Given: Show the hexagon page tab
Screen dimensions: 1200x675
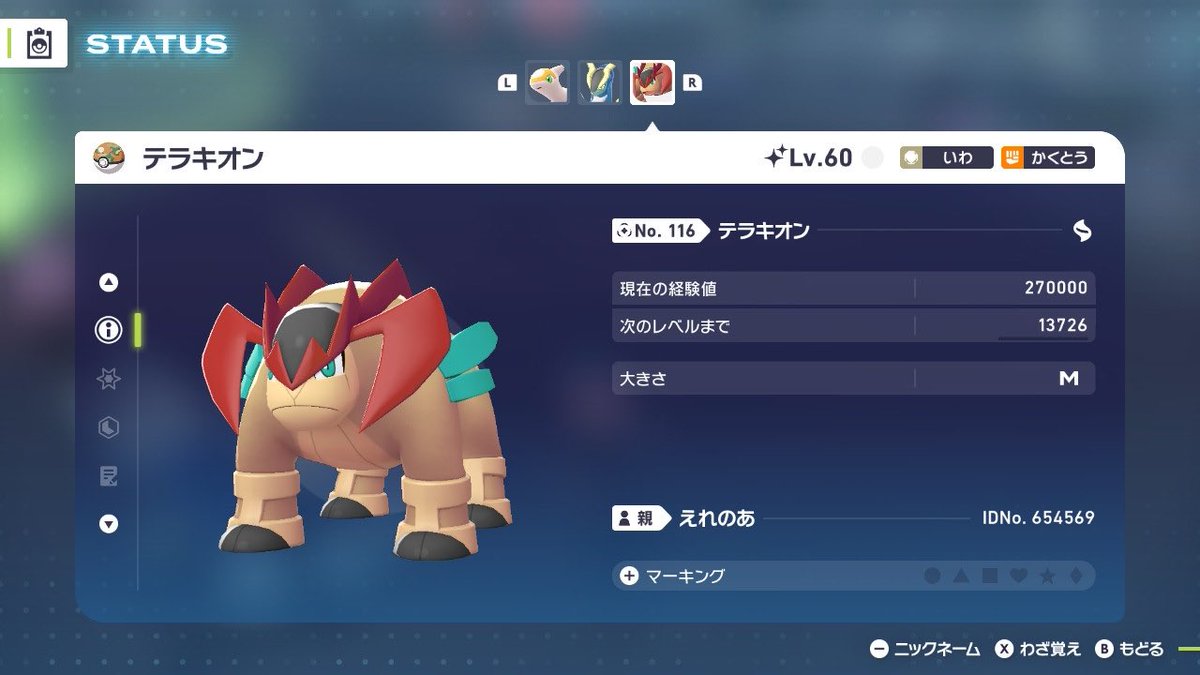Looking at the screenshot, I should (x=108, y=428).
